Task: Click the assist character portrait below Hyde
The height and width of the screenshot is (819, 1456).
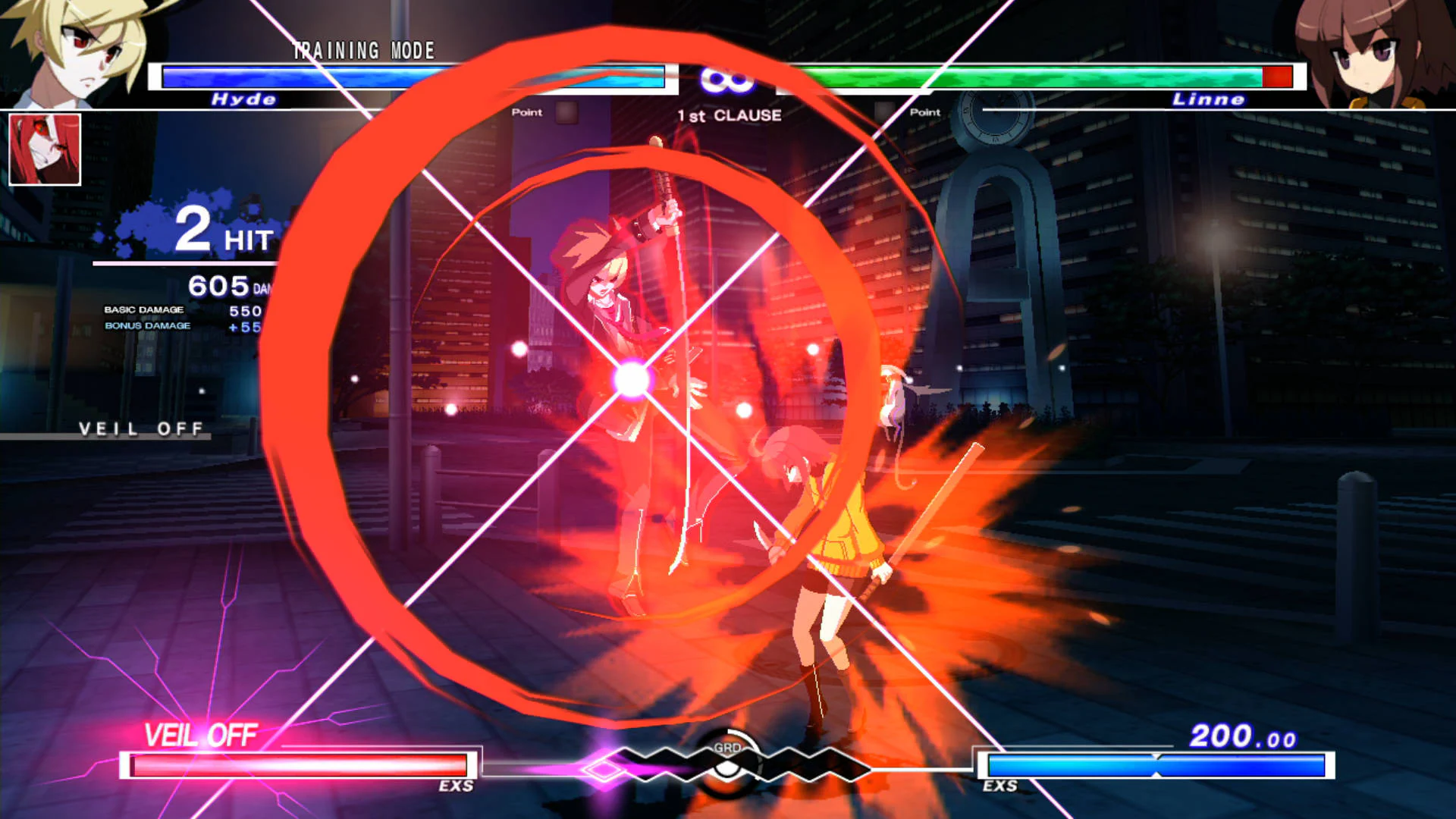Action: click(x=44, y=149)
